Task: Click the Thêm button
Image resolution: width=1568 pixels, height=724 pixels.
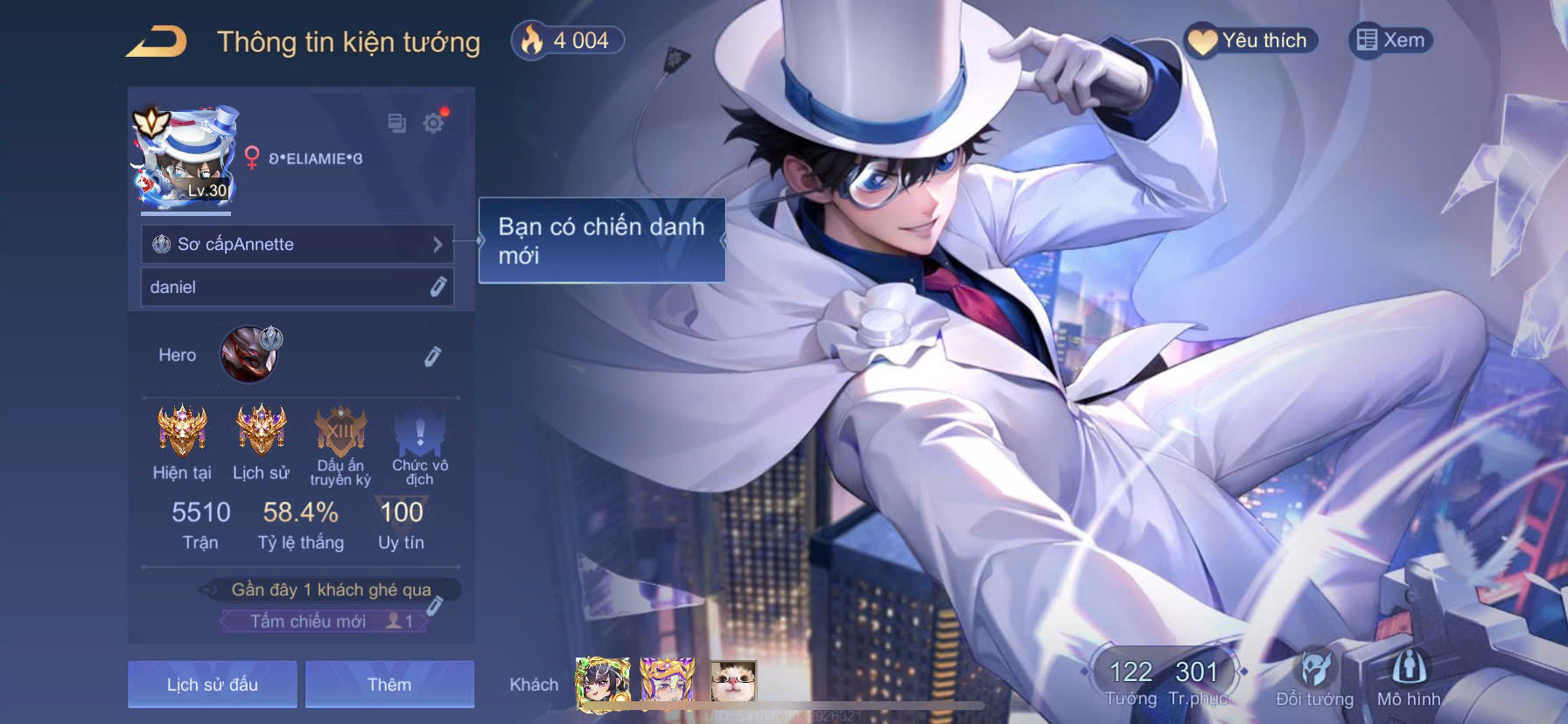Action: tap(390, 684)
